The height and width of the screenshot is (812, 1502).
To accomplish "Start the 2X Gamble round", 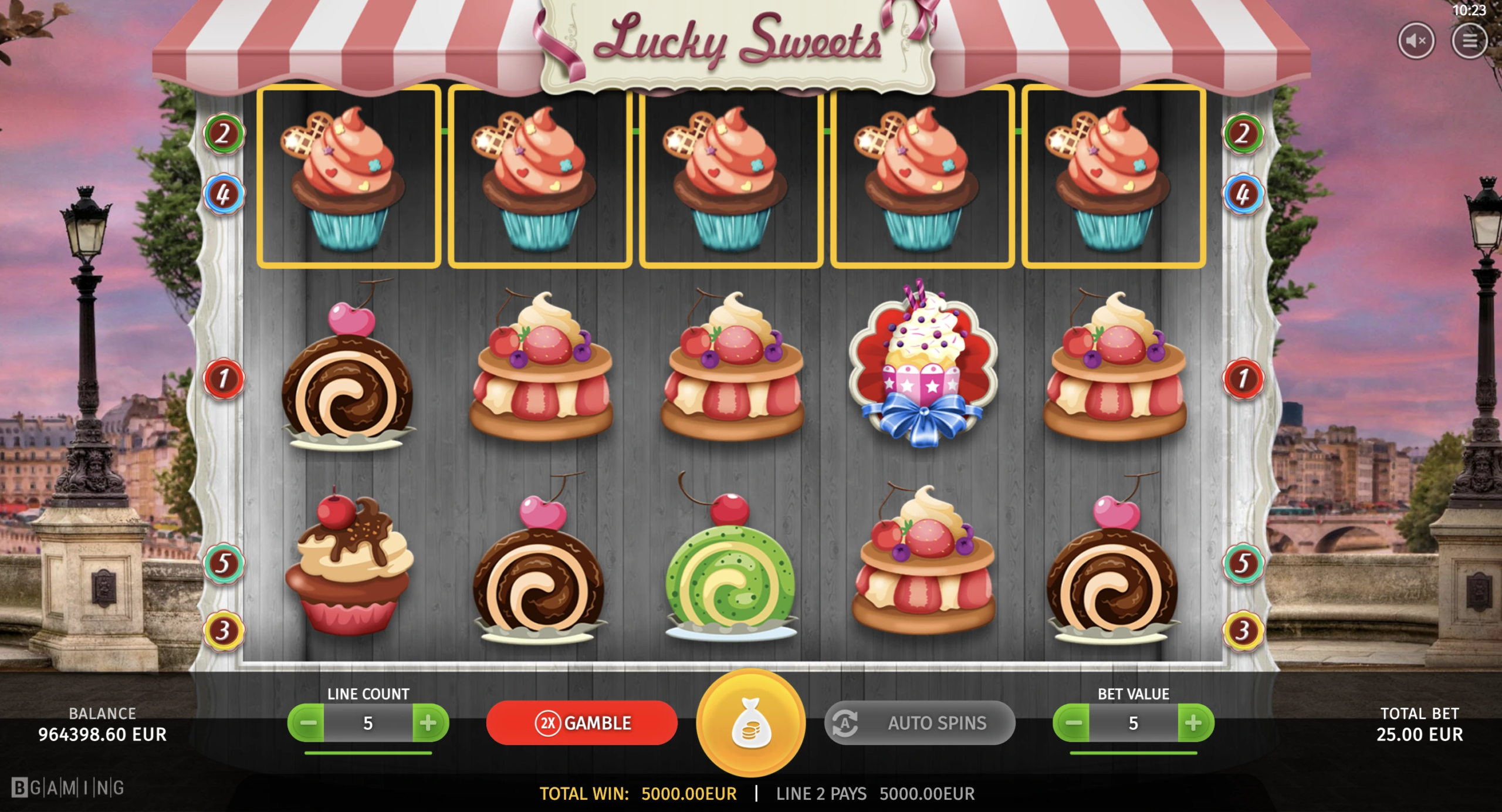I will [581, 723].
